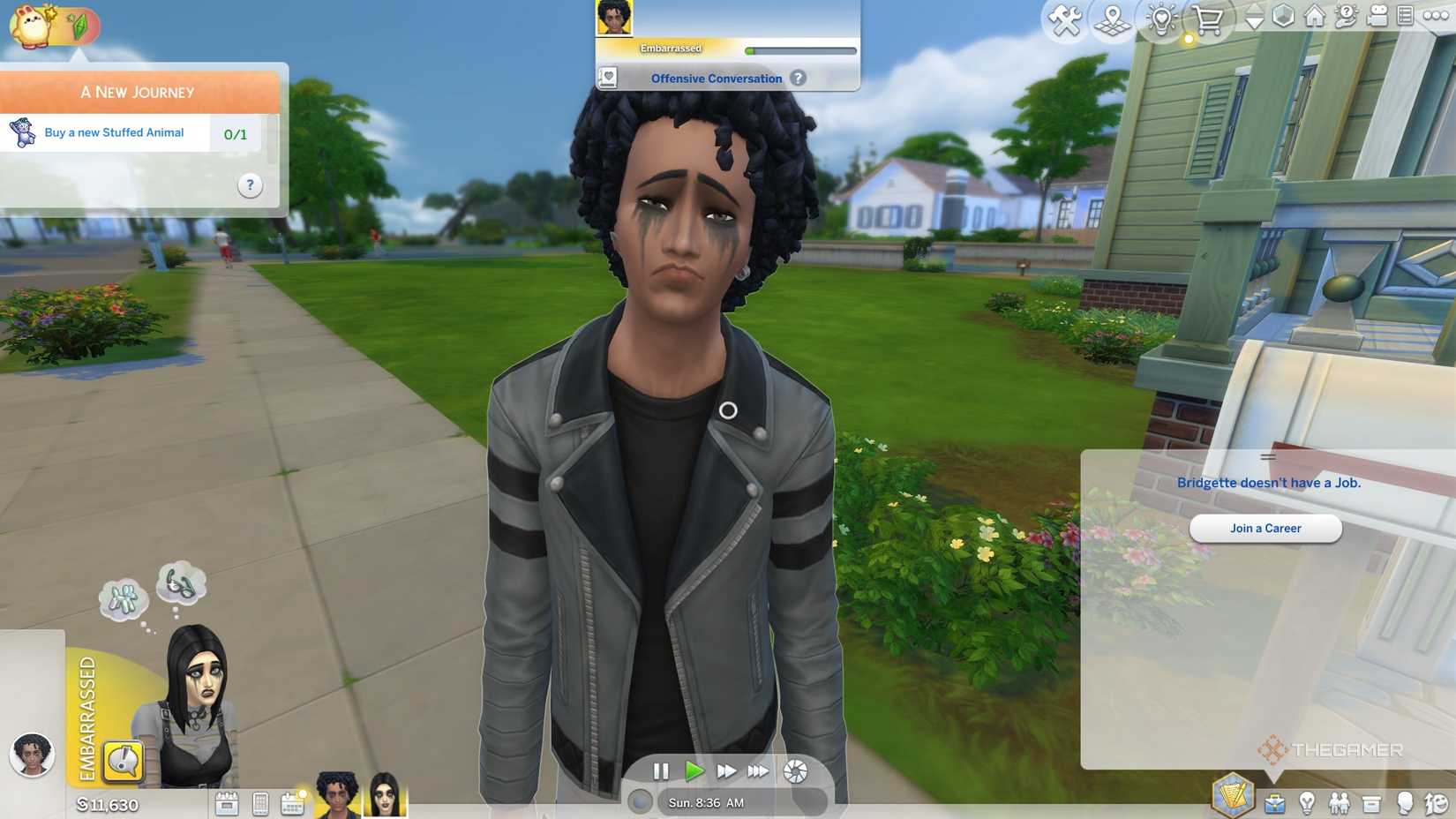
Task: Click the Join a Career button
Action: pos(1265,528)
